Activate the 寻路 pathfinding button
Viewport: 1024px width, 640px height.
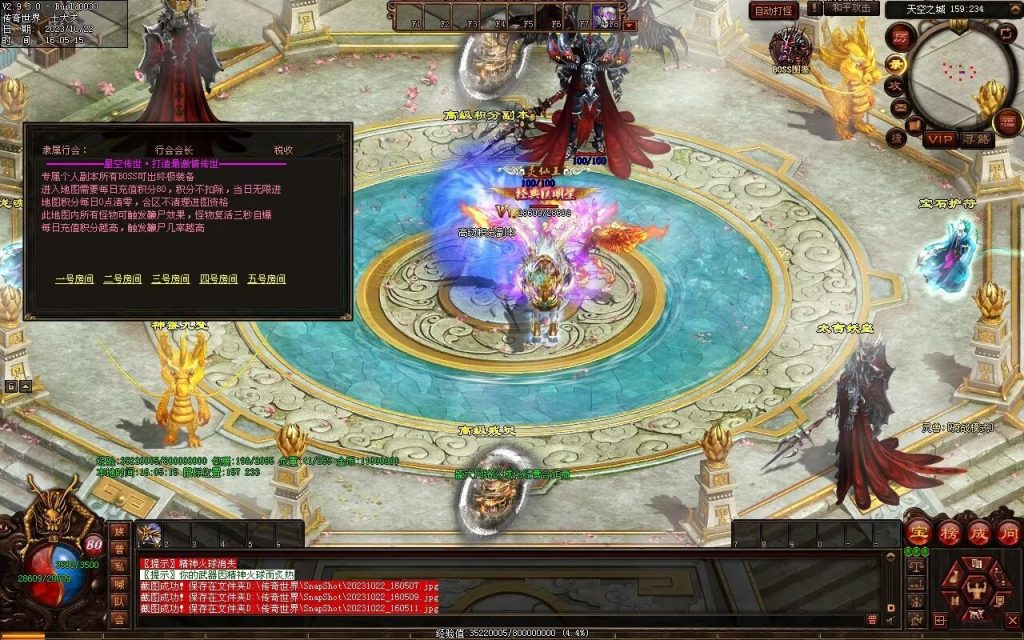[976, 139]
